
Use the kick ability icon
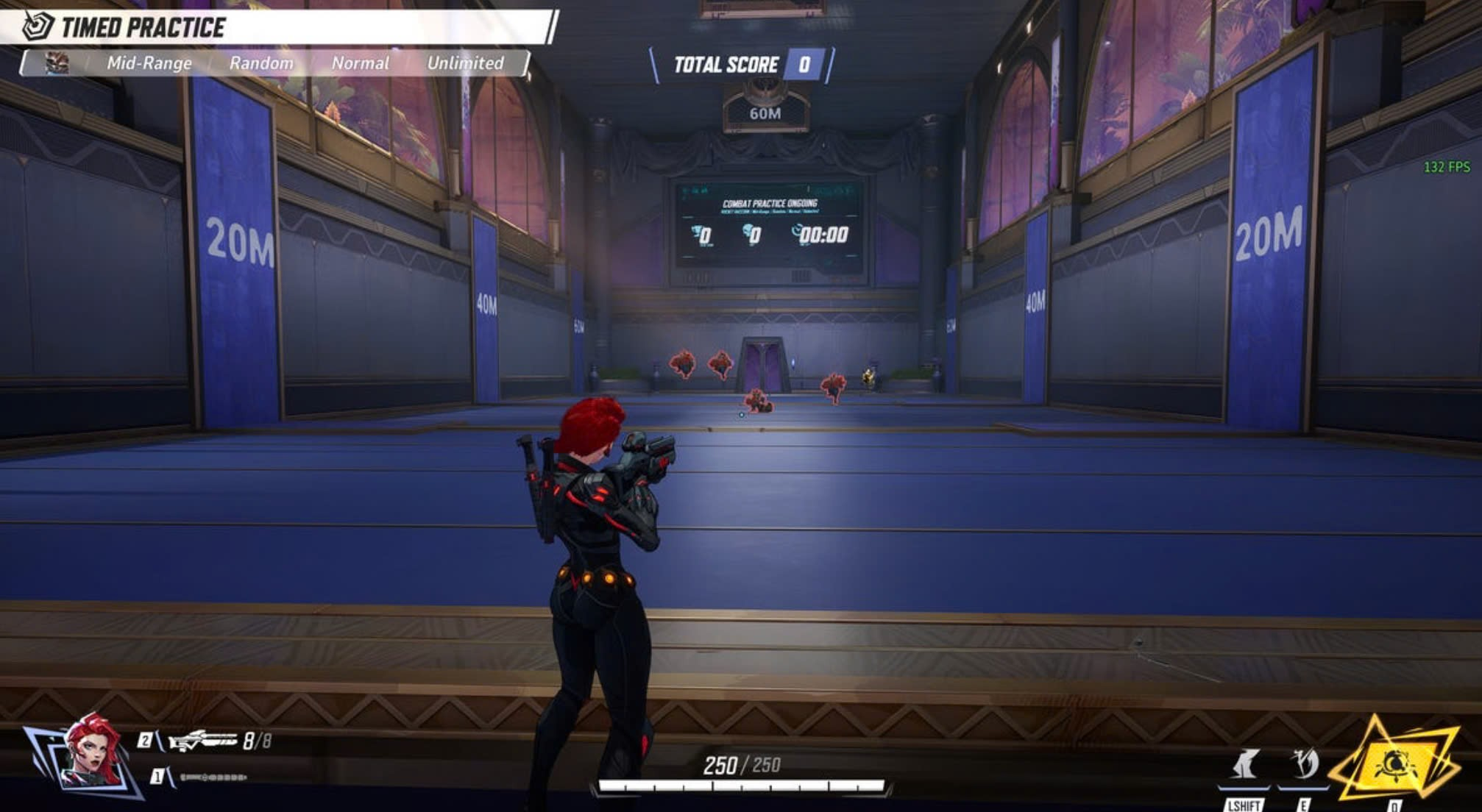1304,765
